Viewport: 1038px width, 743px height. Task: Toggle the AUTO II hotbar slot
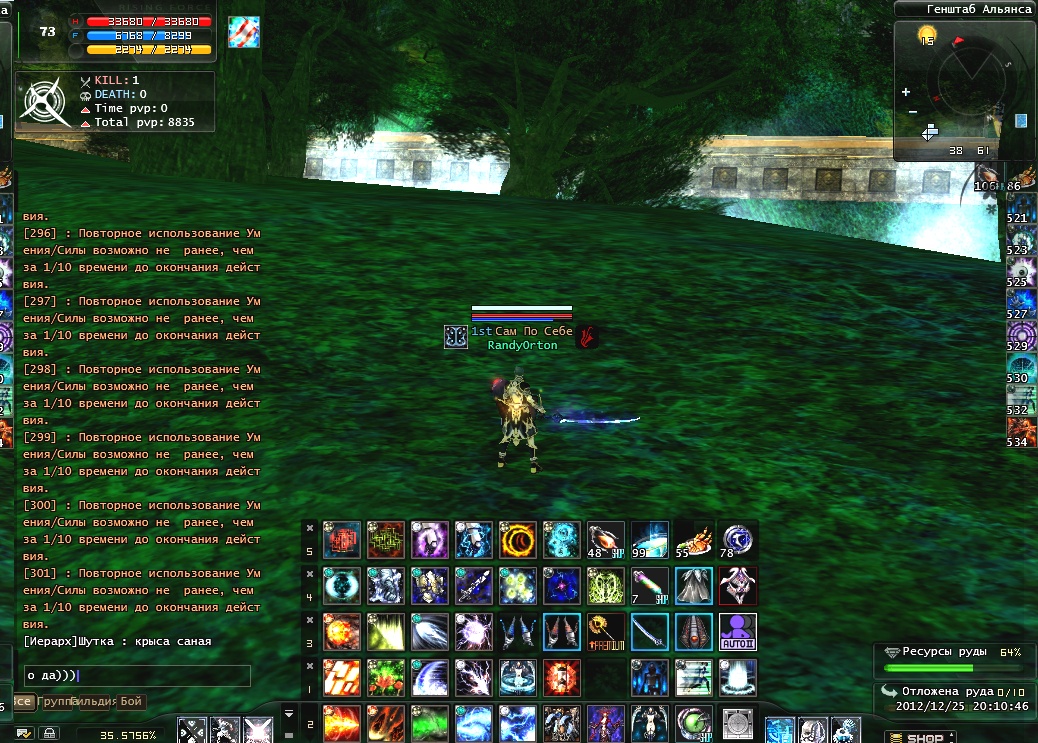pyautogui.click(x=738, y=632)
